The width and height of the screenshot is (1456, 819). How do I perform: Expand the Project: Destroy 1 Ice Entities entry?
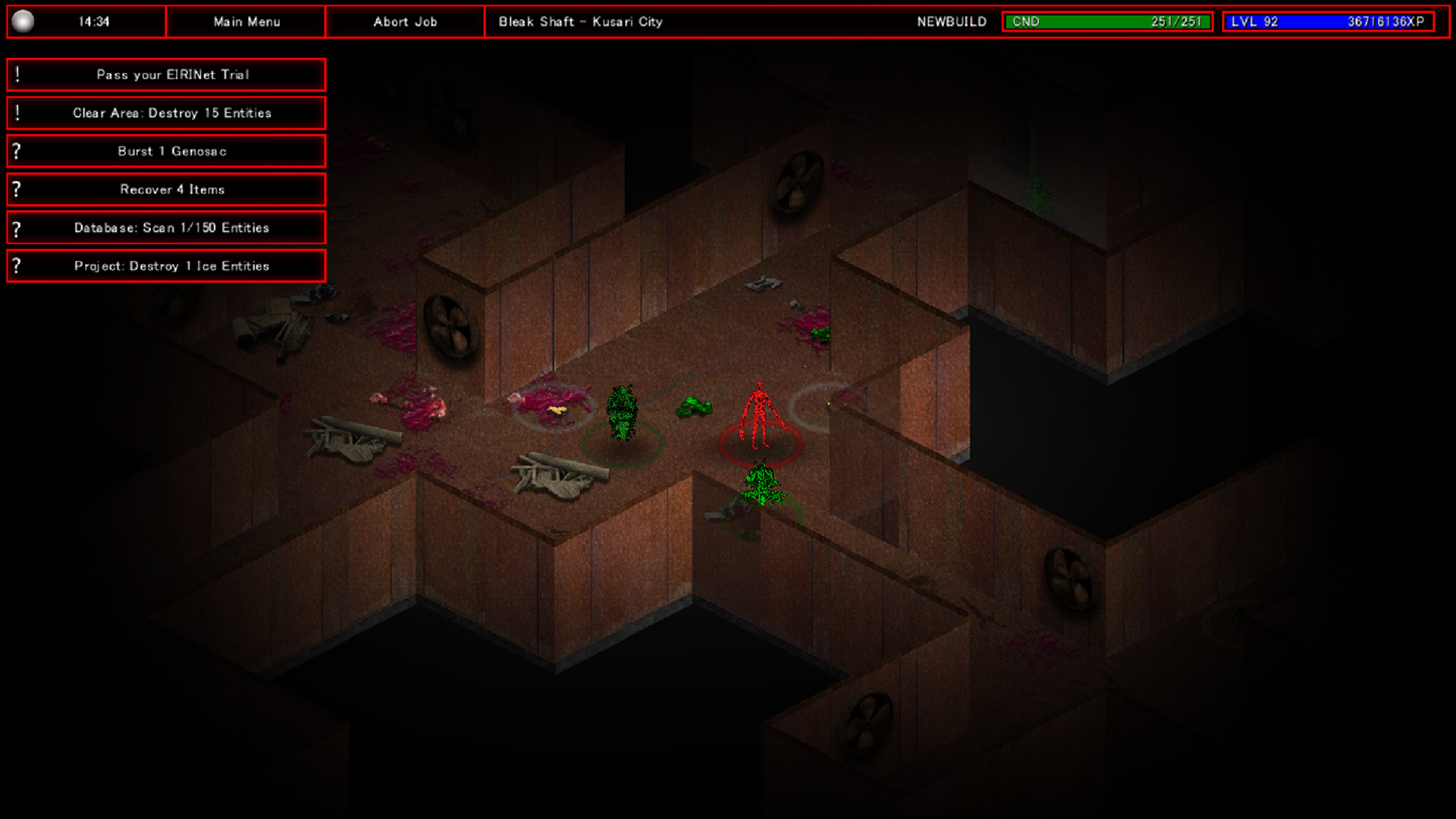(171, 265)
